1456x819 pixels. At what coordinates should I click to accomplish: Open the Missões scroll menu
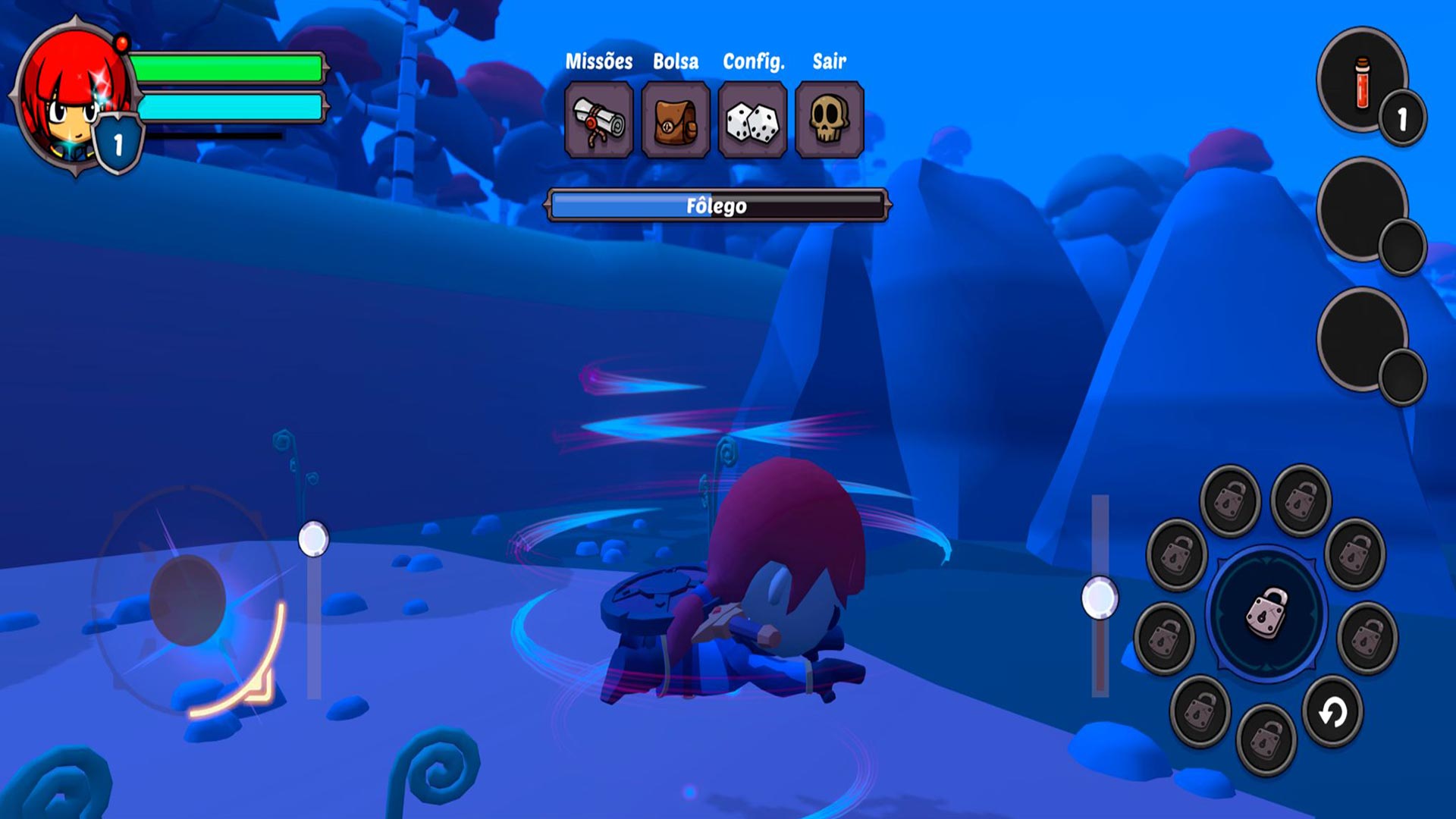[598, 120]
